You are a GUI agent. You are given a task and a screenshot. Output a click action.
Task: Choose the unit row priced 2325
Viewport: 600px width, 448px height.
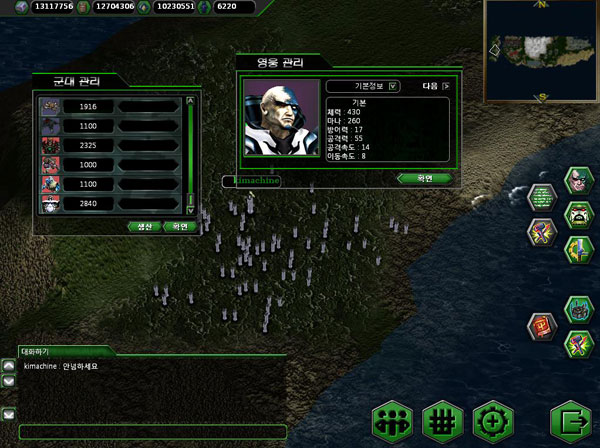pyautogui.click(x=88, y=145)
